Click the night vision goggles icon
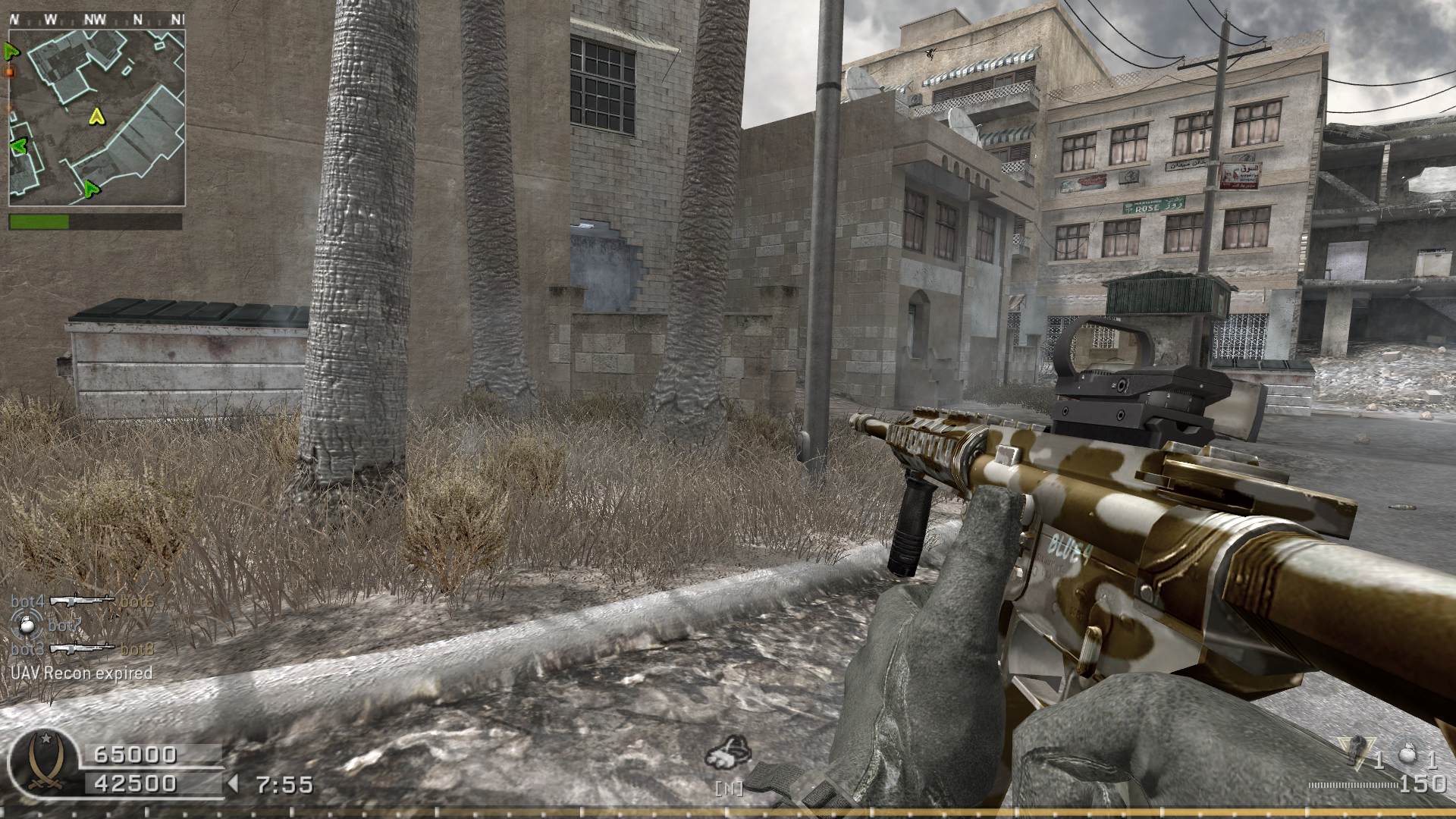This screenshot has height=819, width=1456. click(x=729, y=754)
